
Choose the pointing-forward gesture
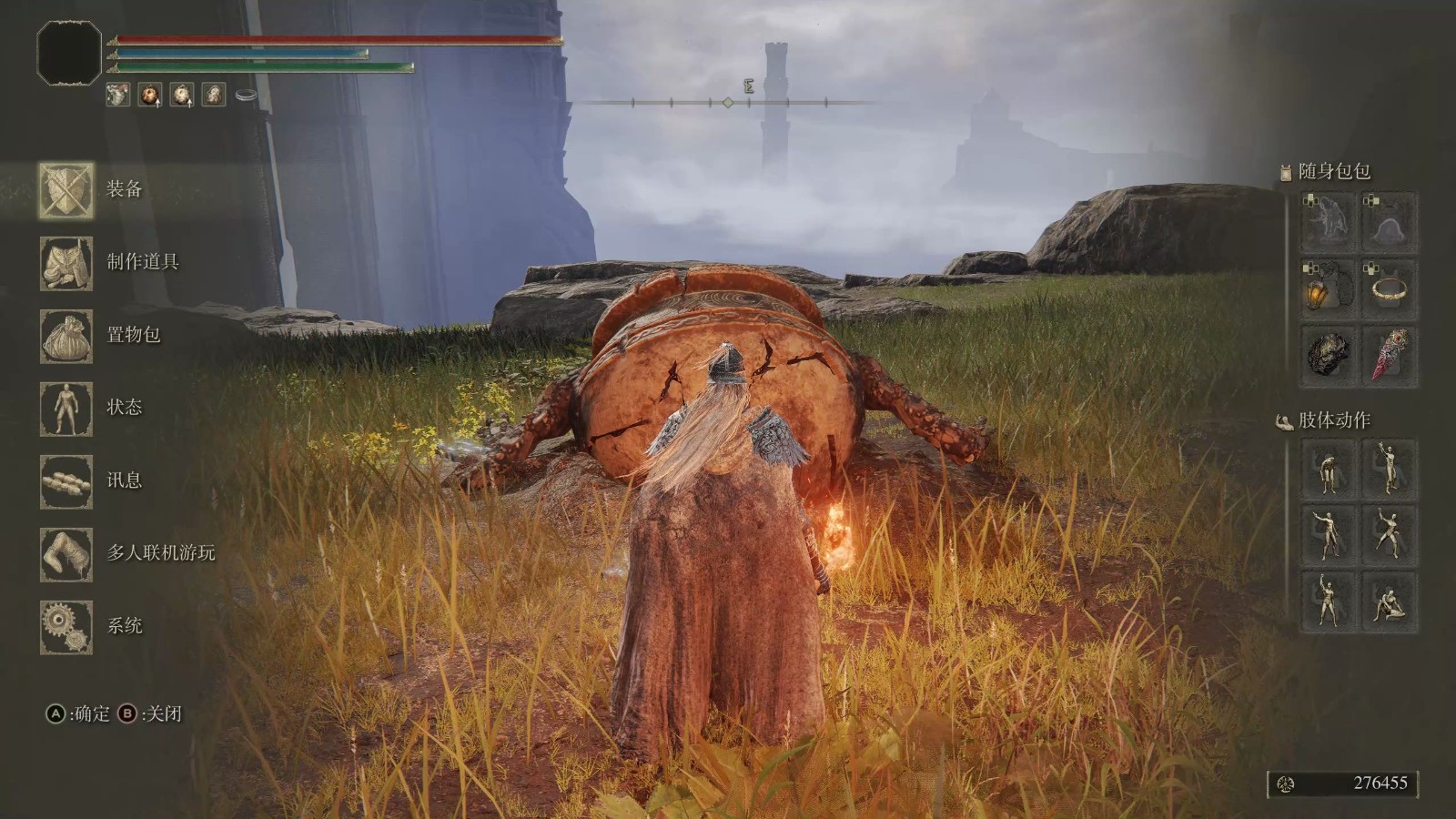[1326, 533]
